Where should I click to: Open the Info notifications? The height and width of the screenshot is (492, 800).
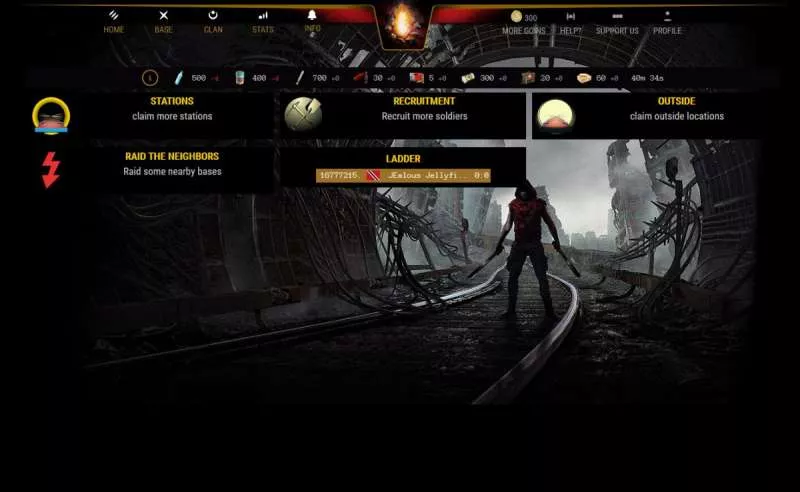(312, 22)
